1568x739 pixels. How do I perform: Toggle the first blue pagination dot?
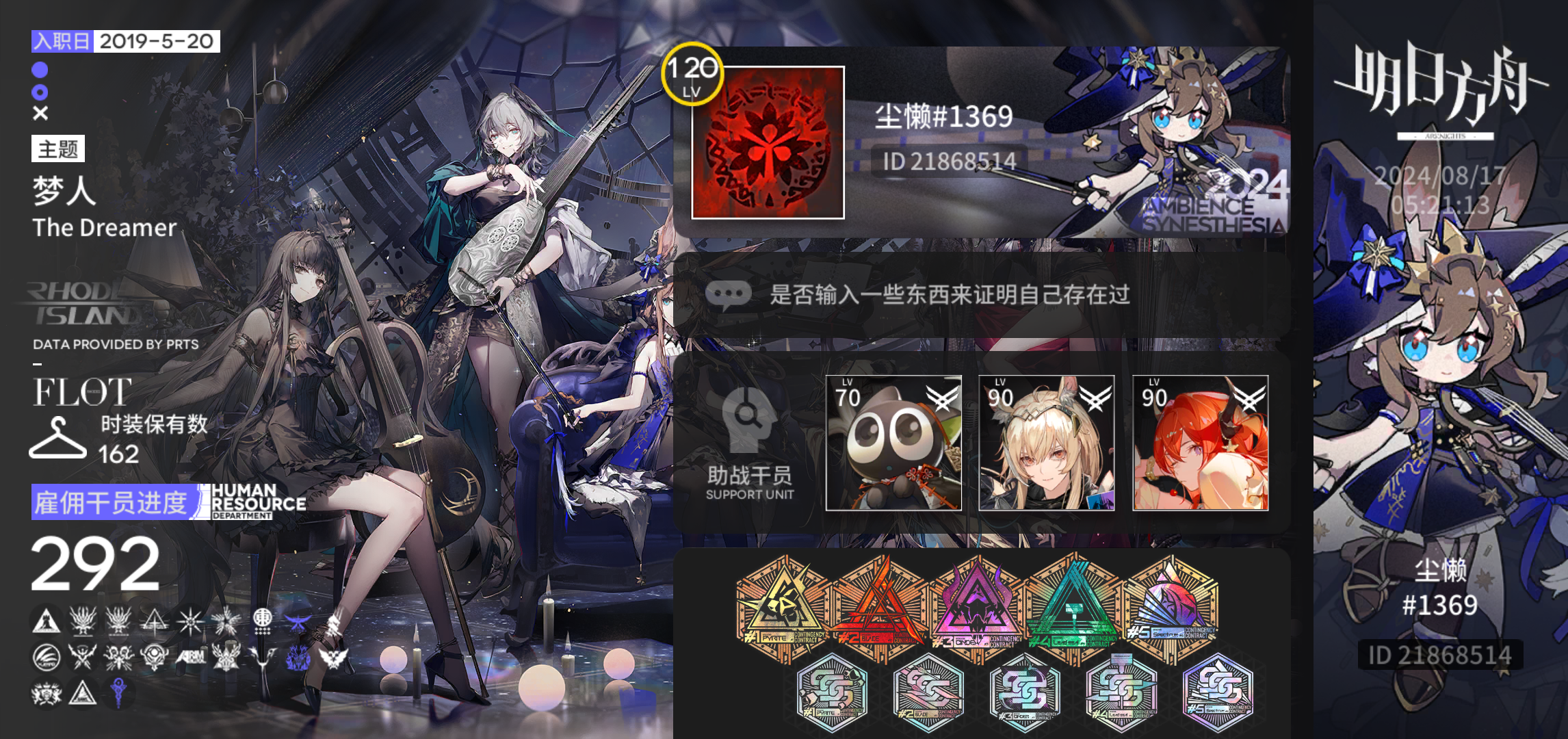[x=39, y=70]
